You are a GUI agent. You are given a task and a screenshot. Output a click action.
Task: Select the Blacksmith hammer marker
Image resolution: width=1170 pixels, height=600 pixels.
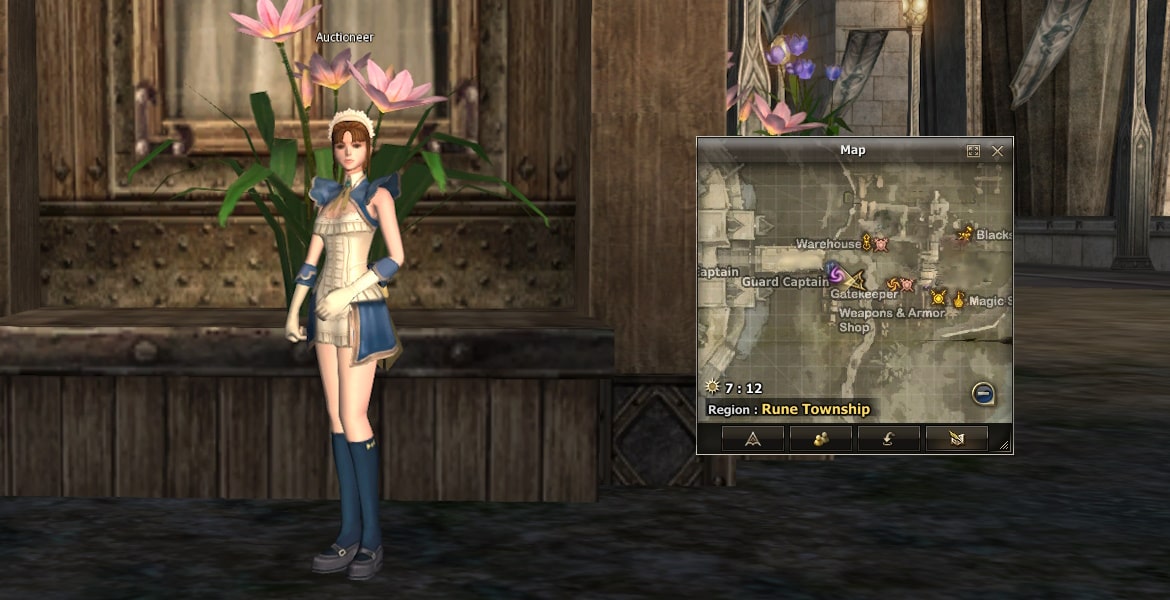[964, 235]
